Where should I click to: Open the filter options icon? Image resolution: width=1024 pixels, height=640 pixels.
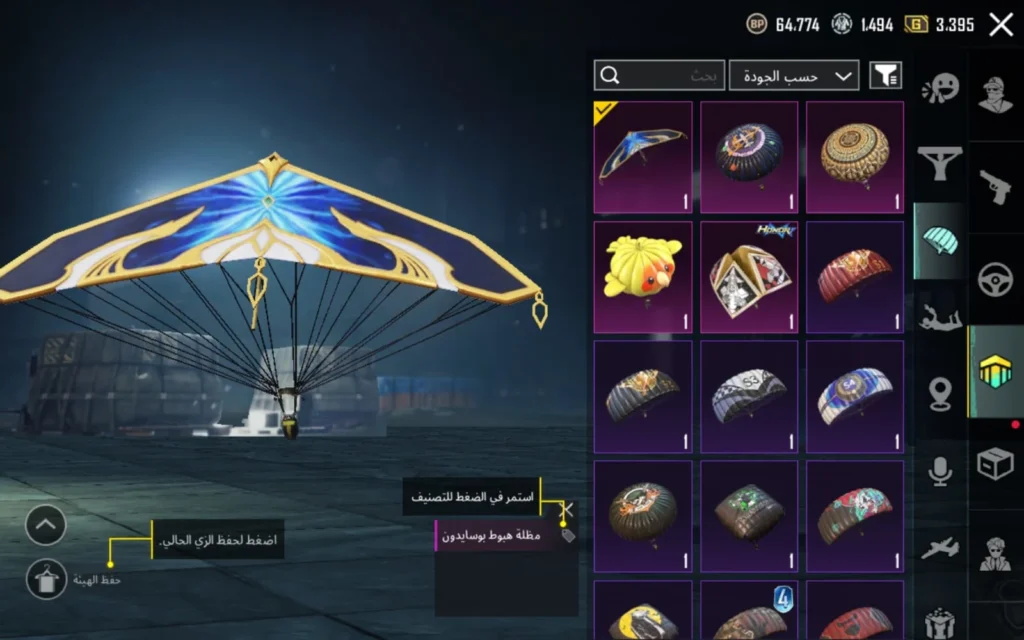pos(885,76)
